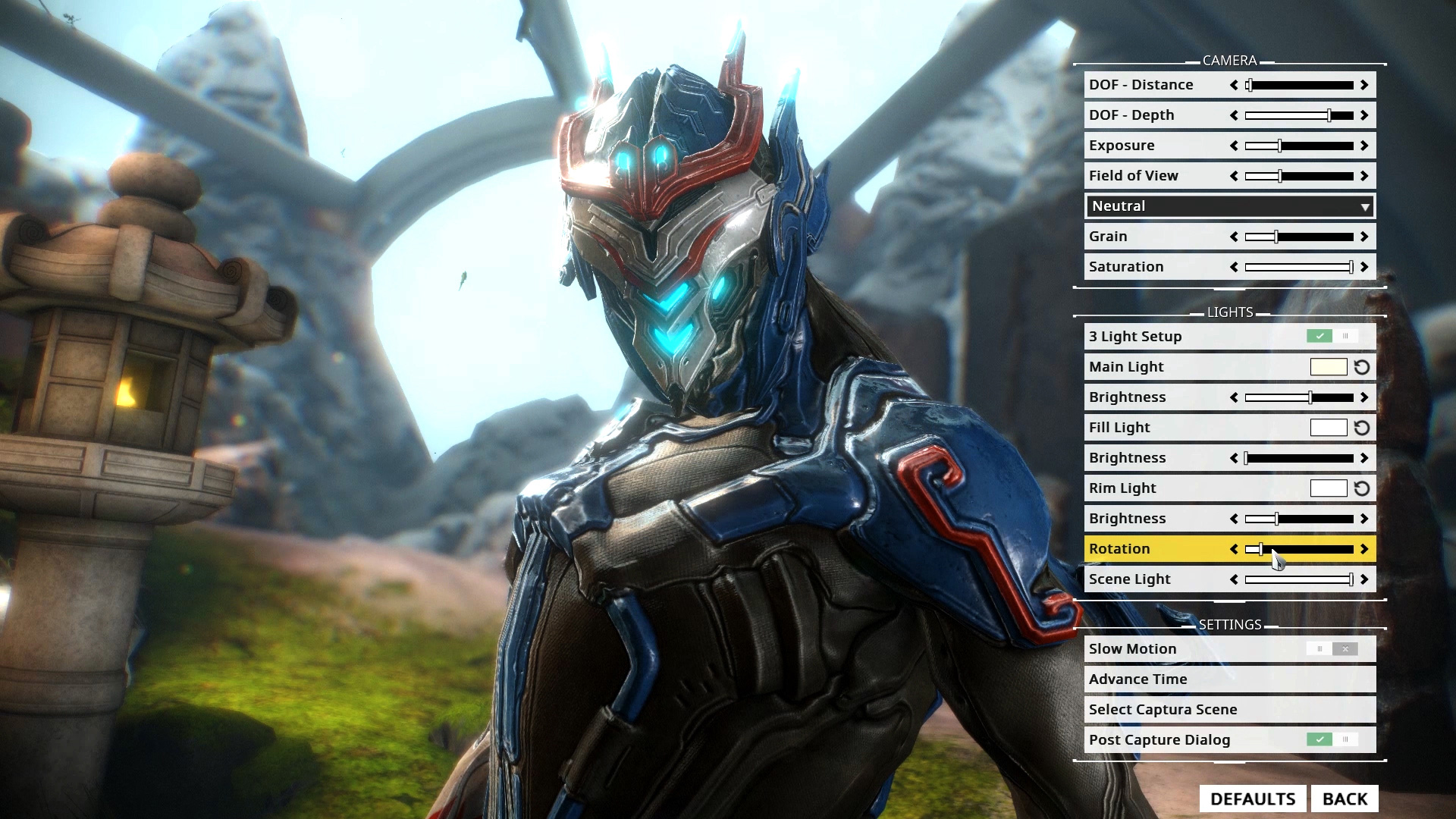The image size is (1456, 819).
Task: Increase Grain with the right arrow
Action: point(1363,236)
